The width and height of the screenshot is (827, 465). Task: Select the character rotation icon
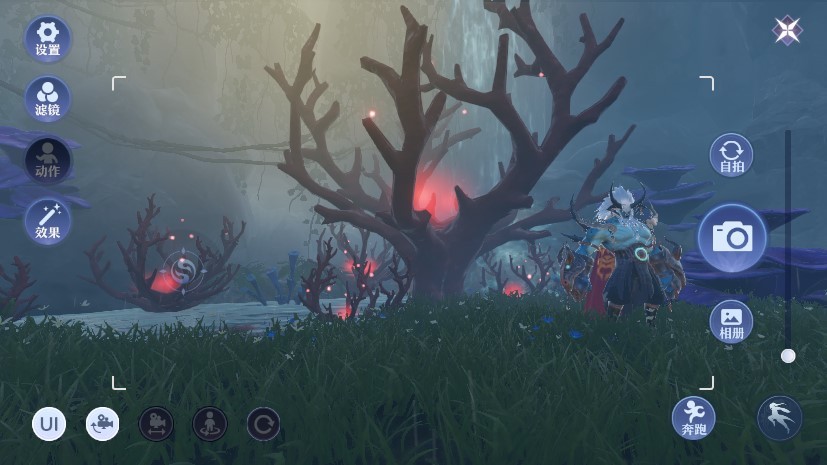point(209,424)
